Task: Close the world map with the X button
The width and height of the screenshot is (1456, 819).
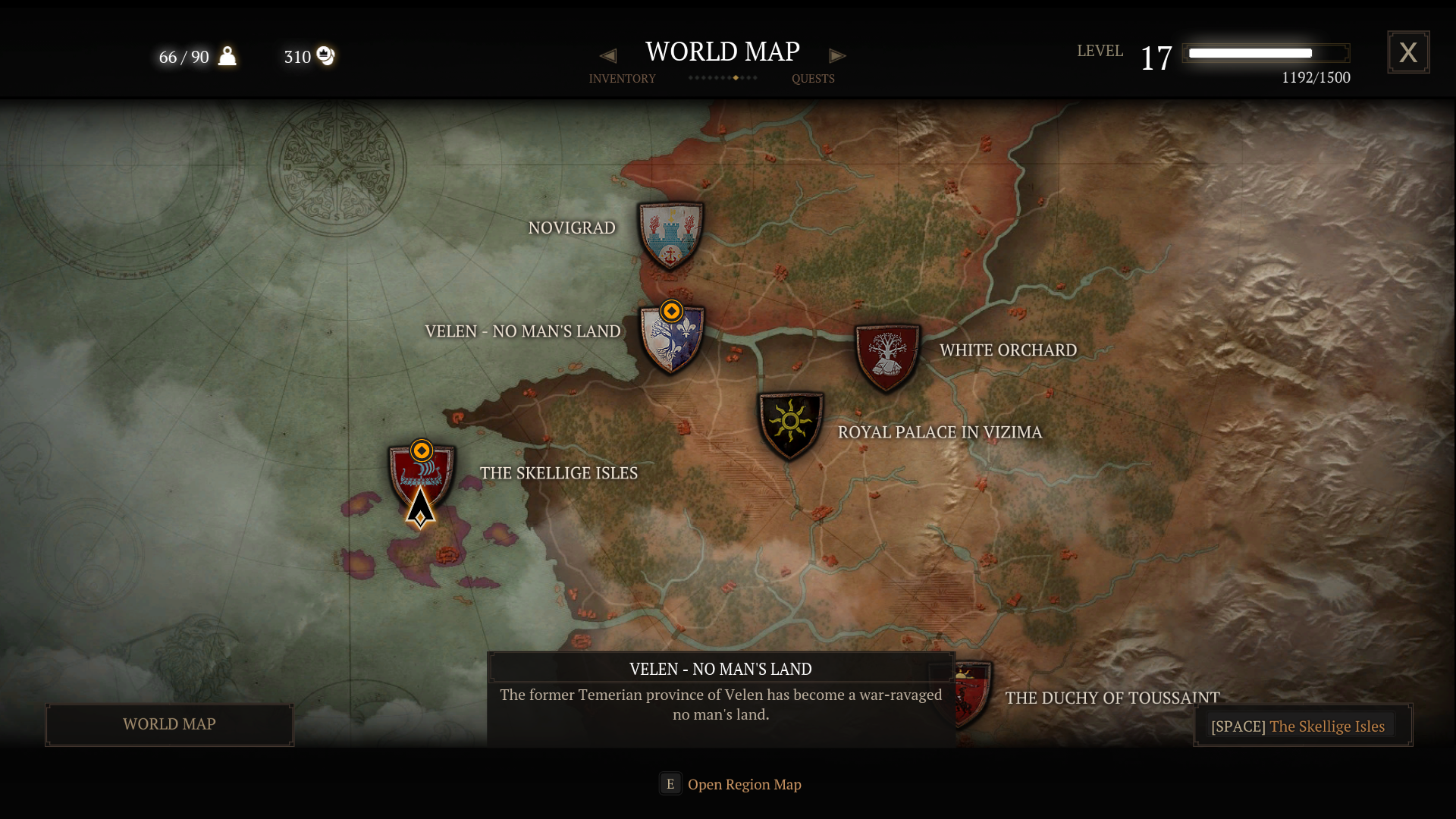Action: (1408, 52)
